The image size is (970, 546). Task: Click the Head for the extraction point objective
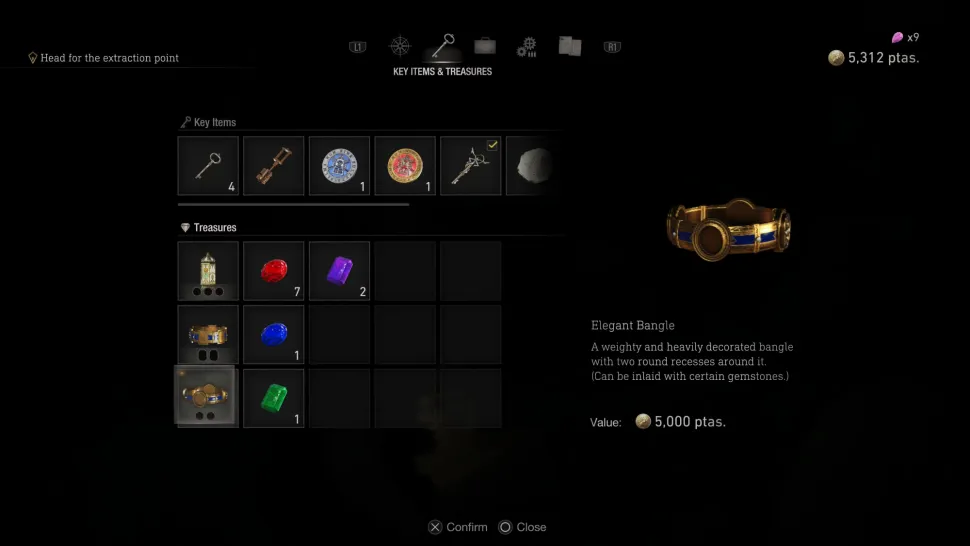[109, 58]
